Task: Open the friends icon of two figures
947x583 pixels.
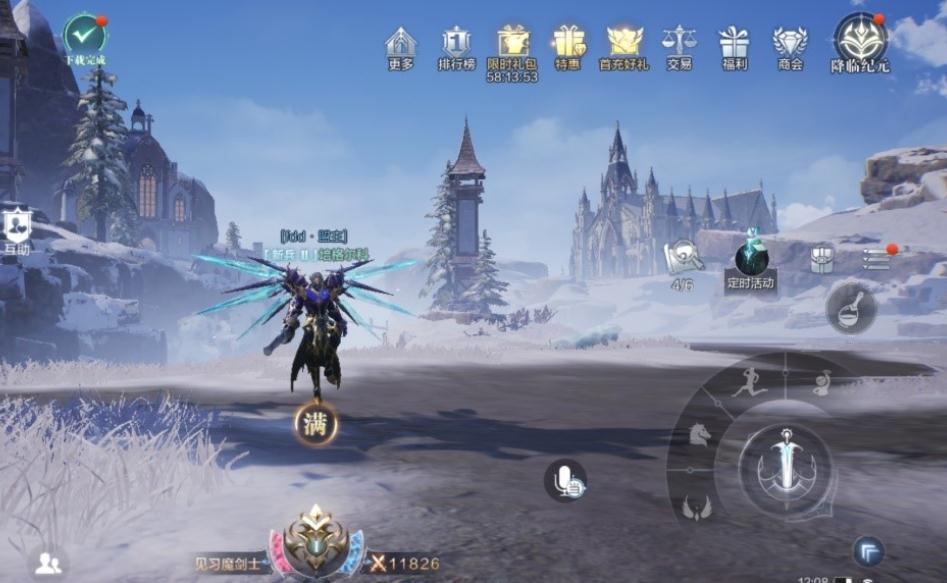Action: pos(47,563)
